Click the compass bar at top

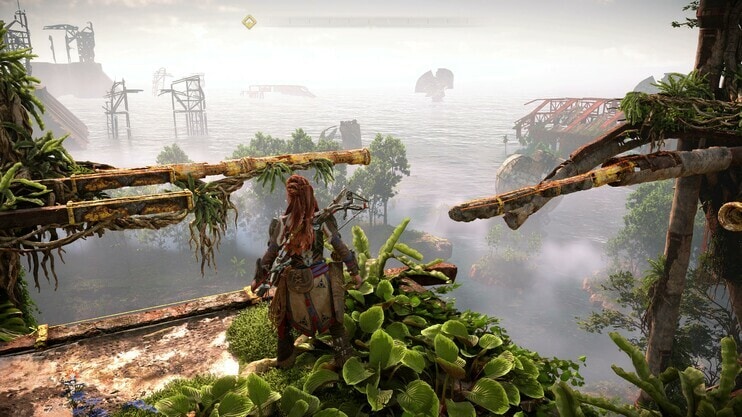click(x=370, y=21)
